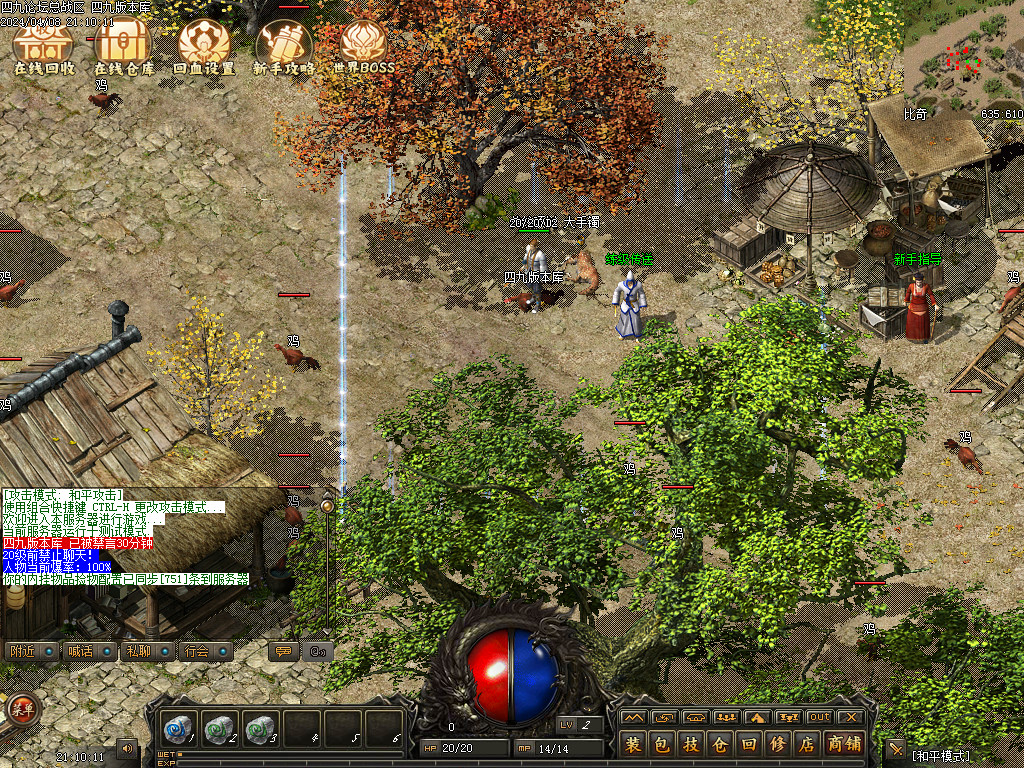Switch chat to the 私聊 private channel

point(146,651)
